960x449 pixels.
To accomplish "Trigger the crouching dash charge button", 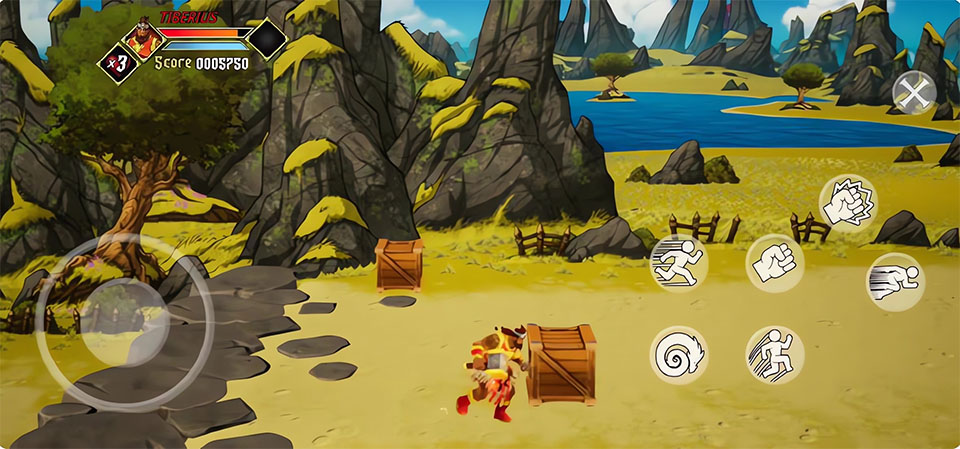I will (894, 281).
